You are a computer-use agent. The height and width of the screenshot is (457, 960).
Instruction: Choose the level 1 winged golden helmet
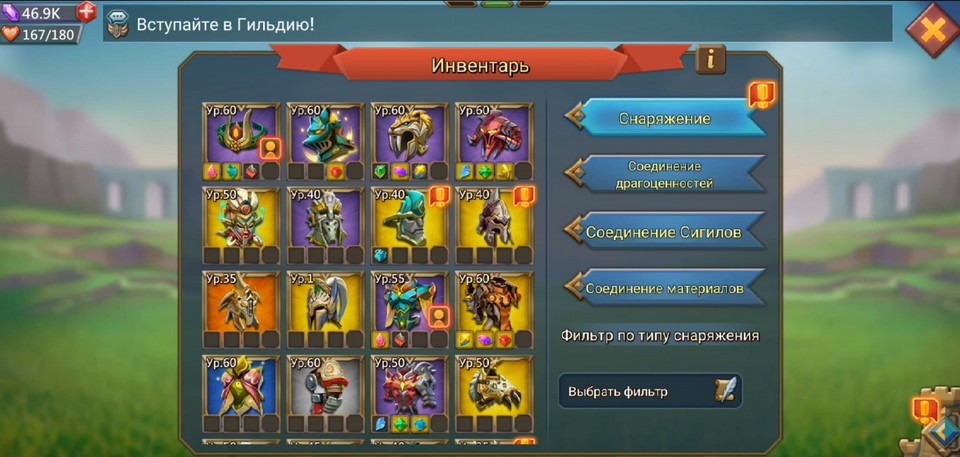pyautogui.click(x=325, y=303)
